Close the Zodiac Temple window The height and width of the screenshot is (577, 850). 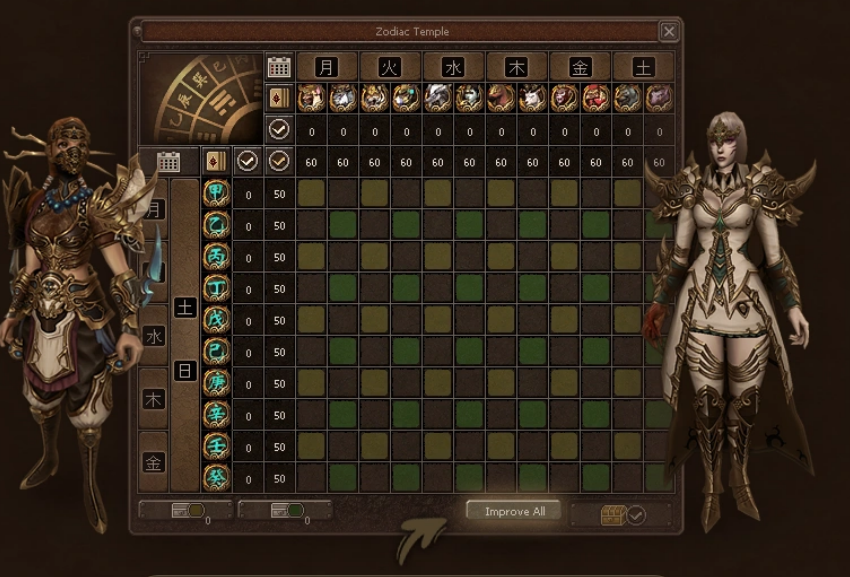(x=669, y=32)
